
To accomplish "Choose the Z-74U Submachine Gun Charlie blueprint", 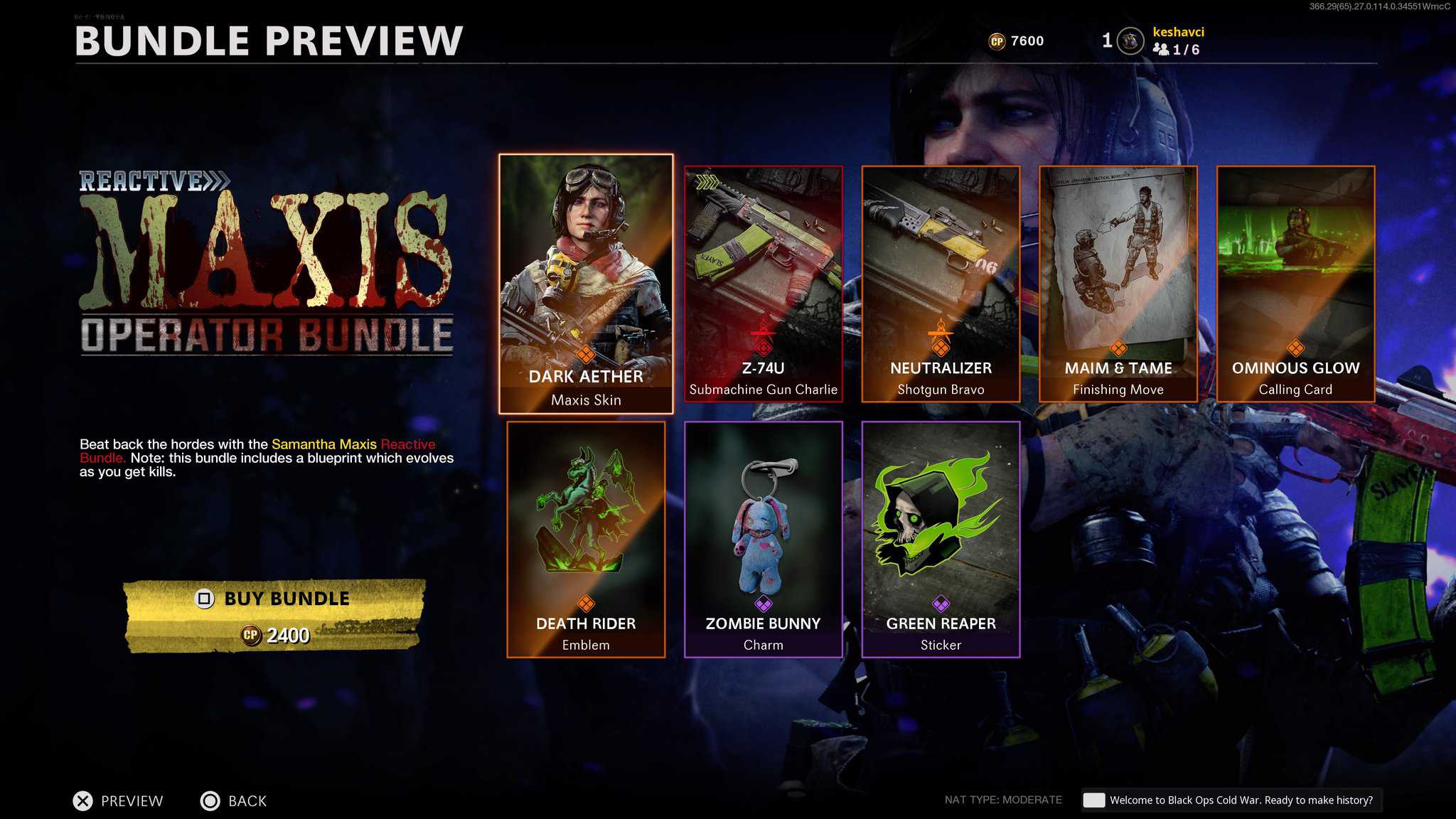I will click(763, 284).
